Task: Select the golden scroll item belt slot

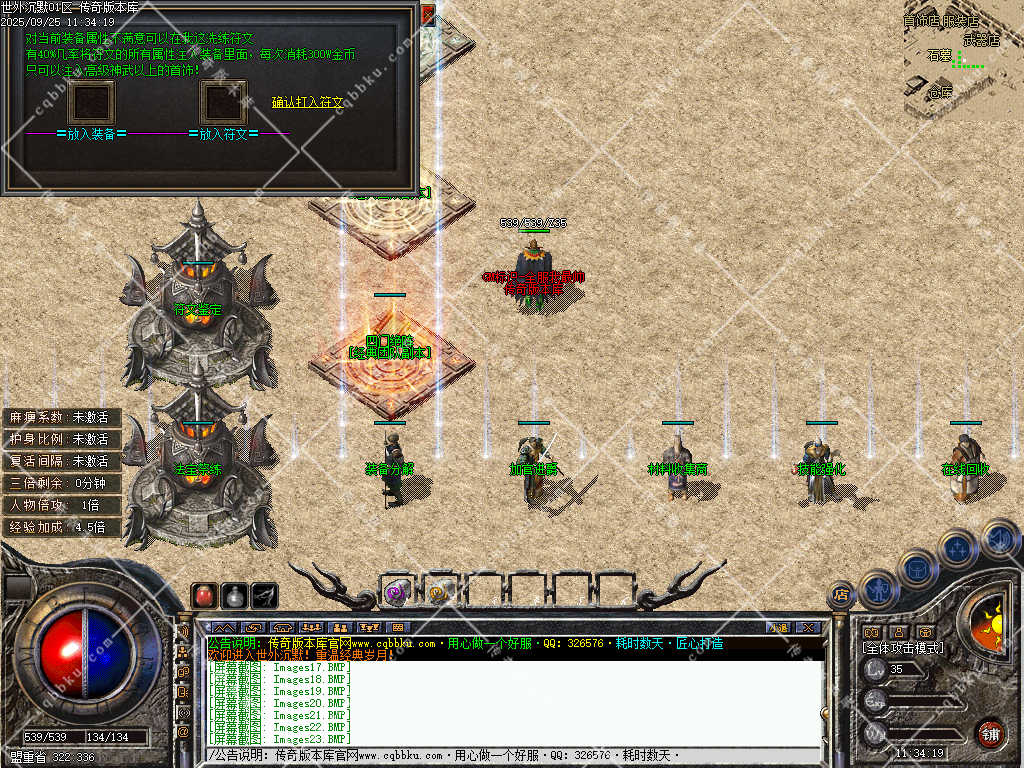Action: [x=438, y=592]
